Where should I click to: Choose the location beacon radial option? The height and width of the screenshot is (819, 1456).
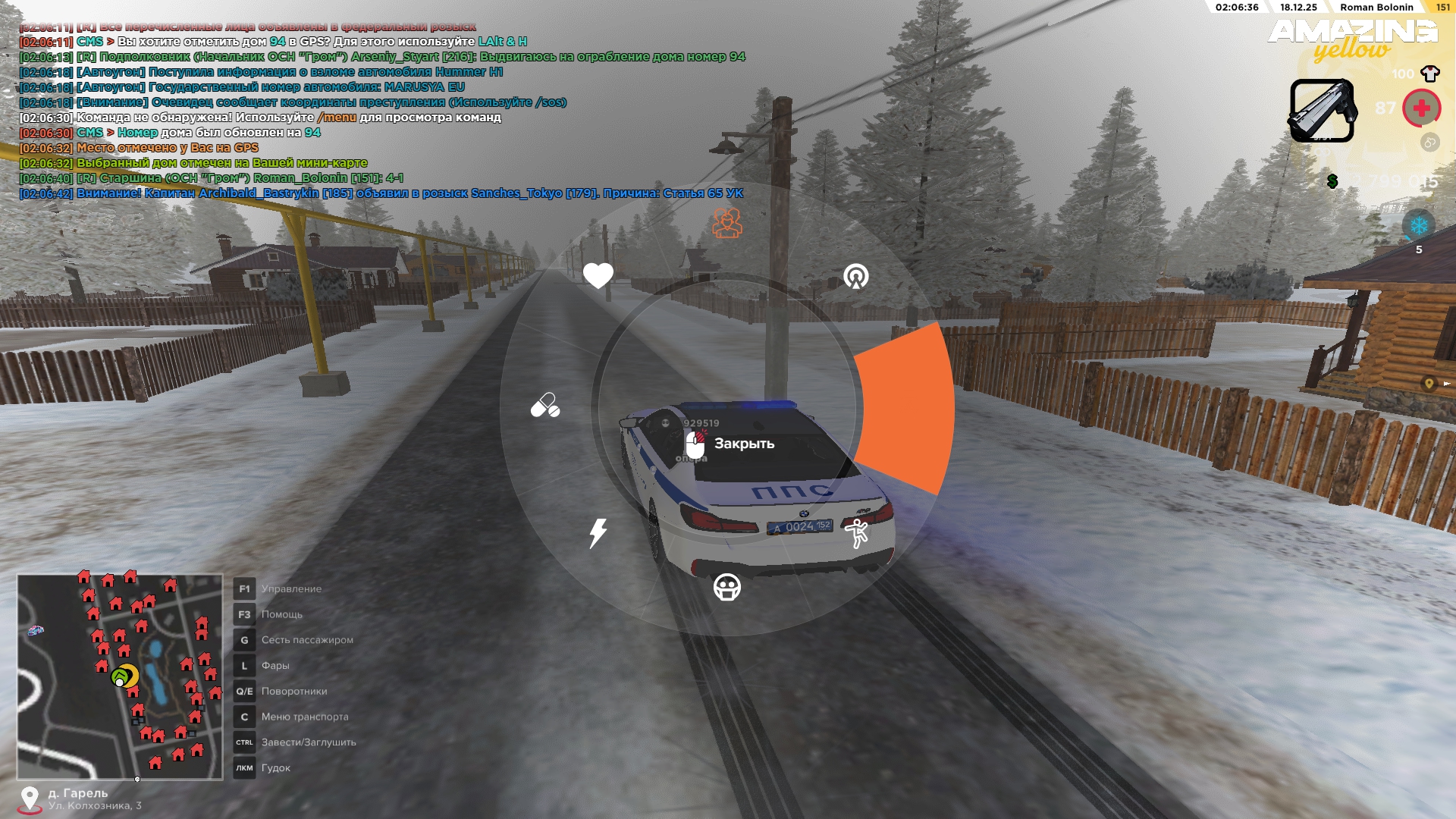[x=856, y=277]
